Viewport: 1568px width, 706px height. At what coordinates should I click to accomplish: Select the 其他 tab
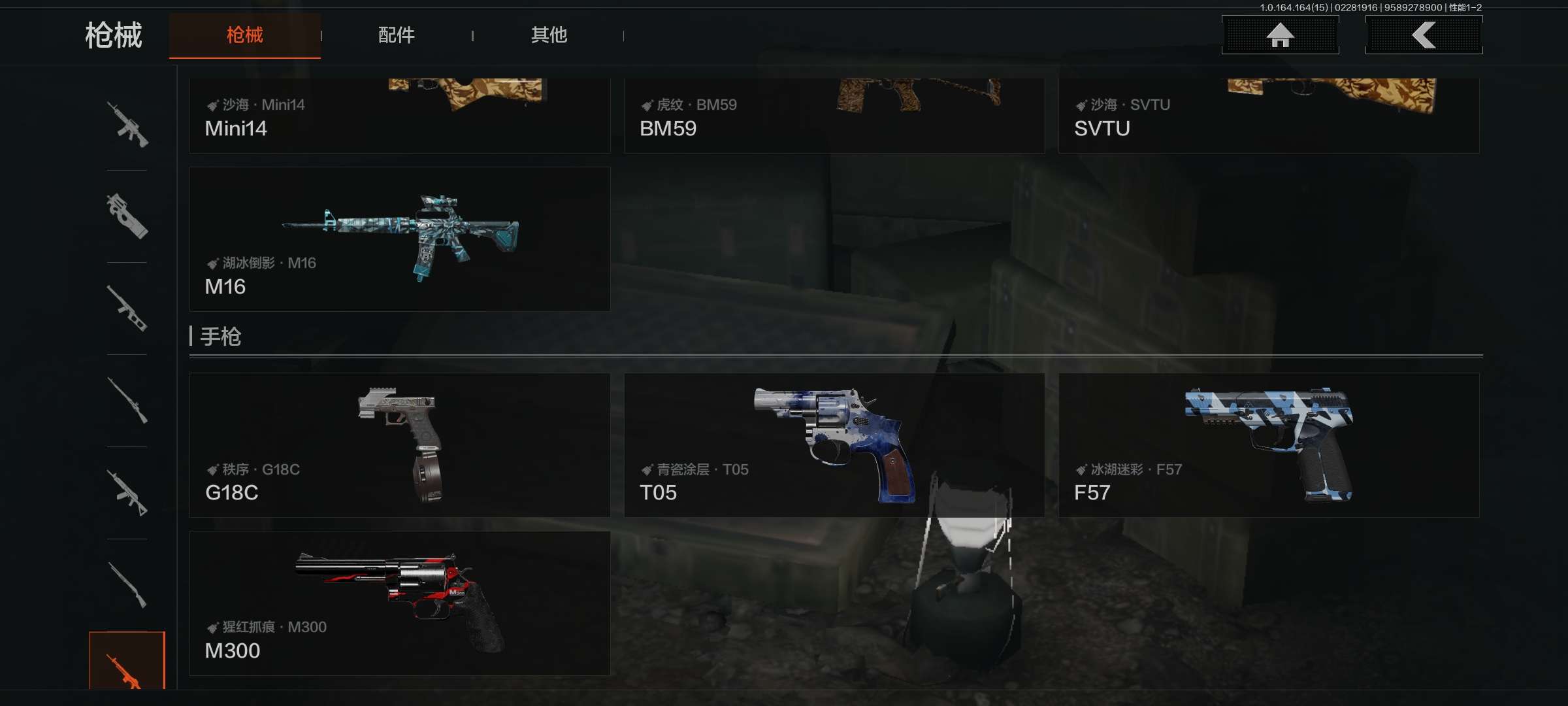549,35
